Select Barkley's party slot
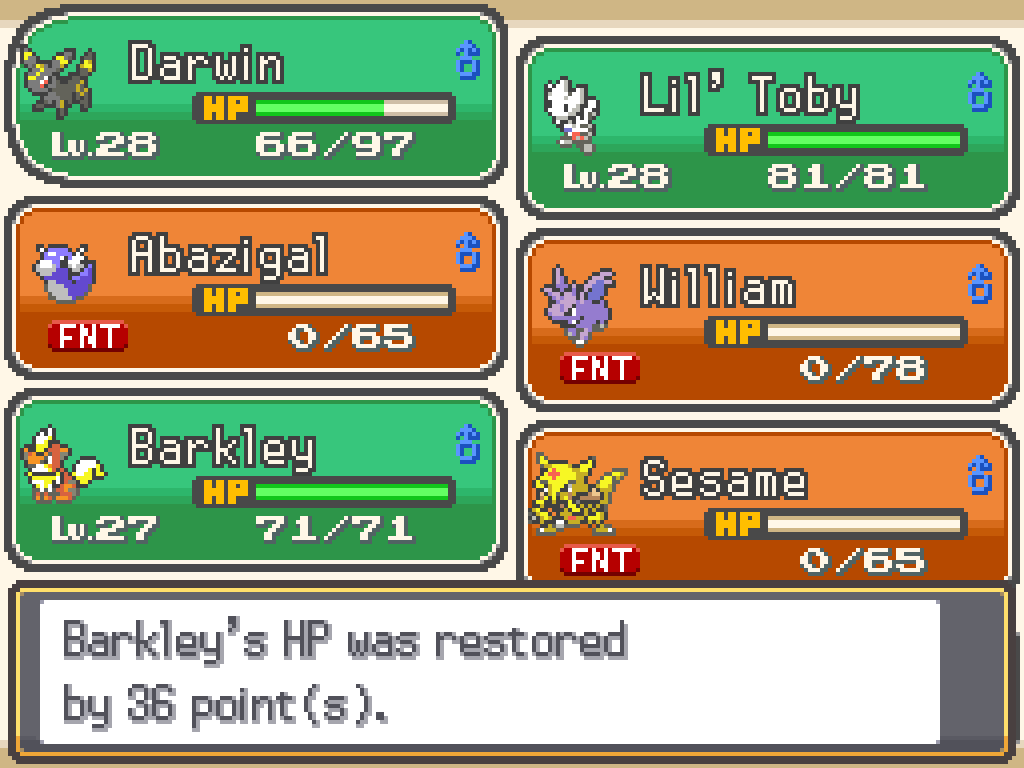This screenshot has height=768, width=1024. pyautogui.click(x=256, y=481)
